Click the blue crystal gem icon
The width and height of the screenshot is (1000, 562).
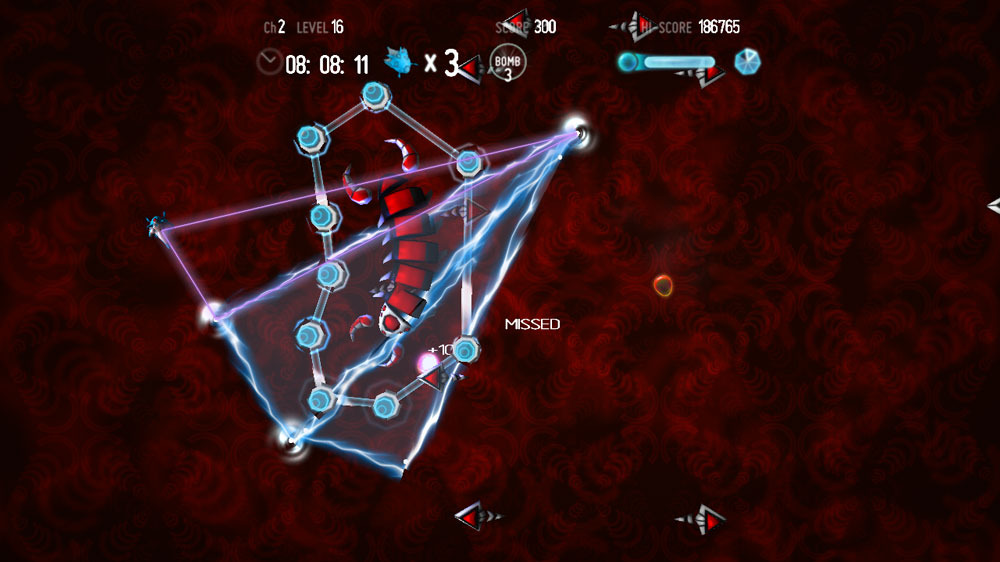click(747, 63)
